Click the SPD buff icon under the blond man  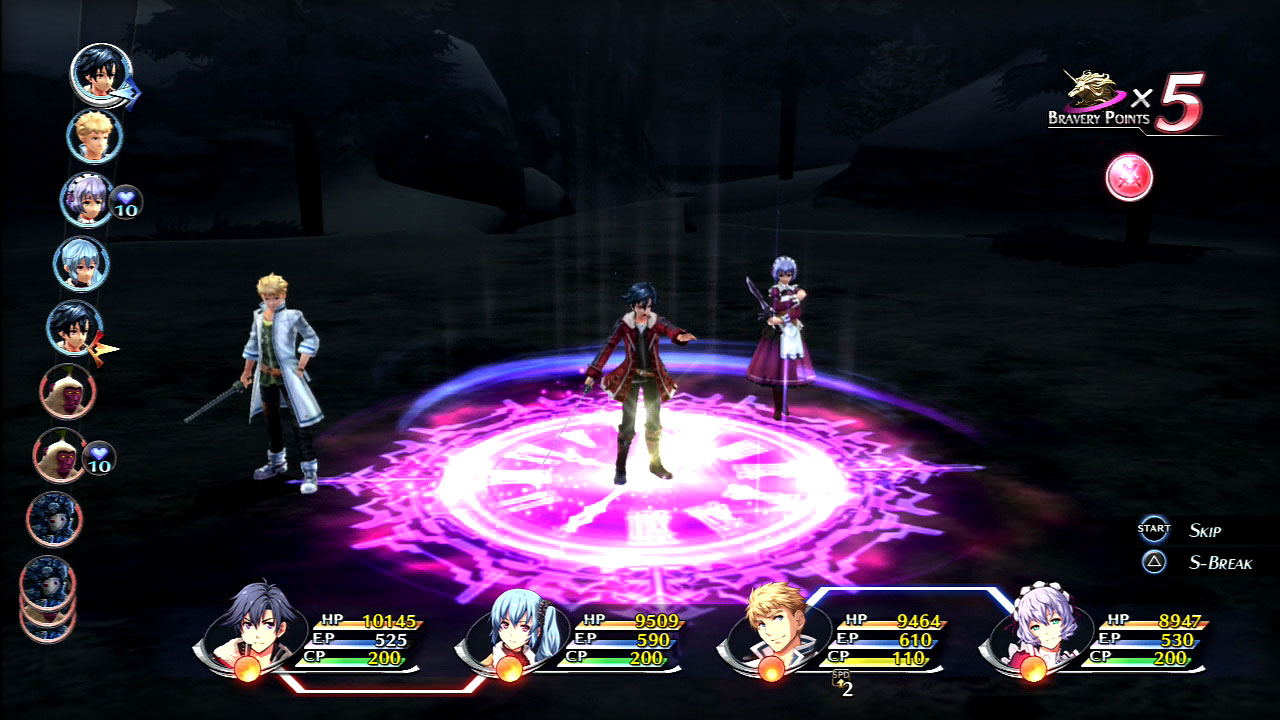841,682
